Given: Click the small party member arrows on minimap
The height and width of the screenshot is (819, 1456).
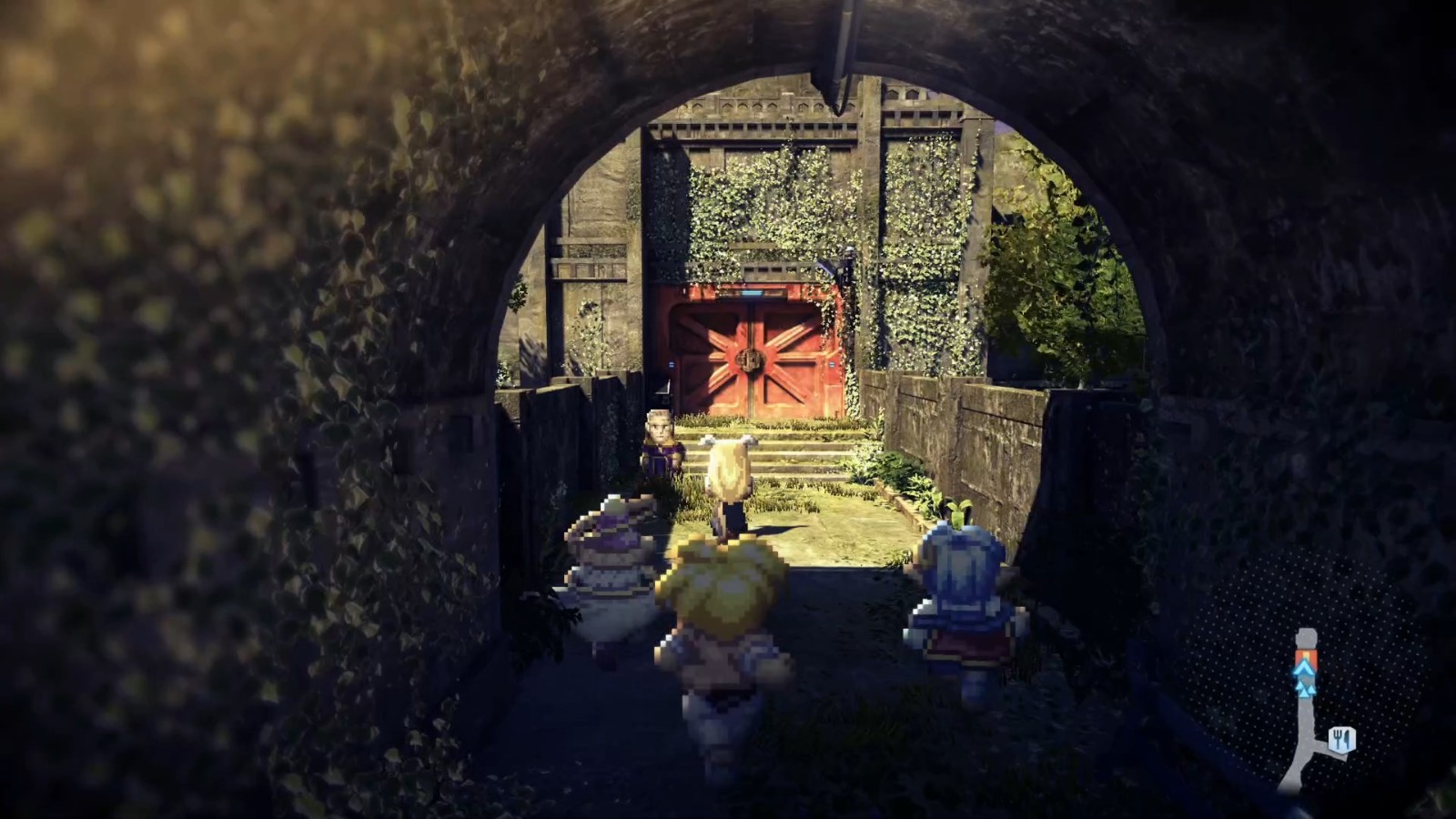Looking at the screenshot, I should [x=1305, y=689].
